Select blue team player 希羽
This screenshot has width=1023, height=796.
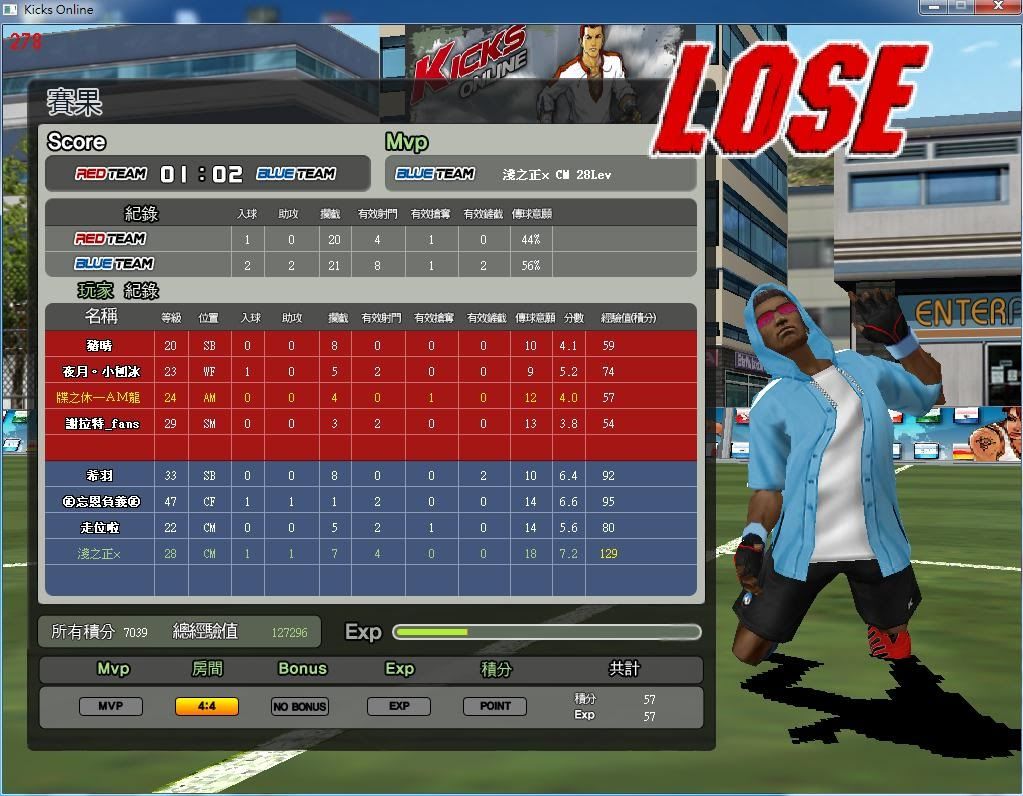[100, 476]
